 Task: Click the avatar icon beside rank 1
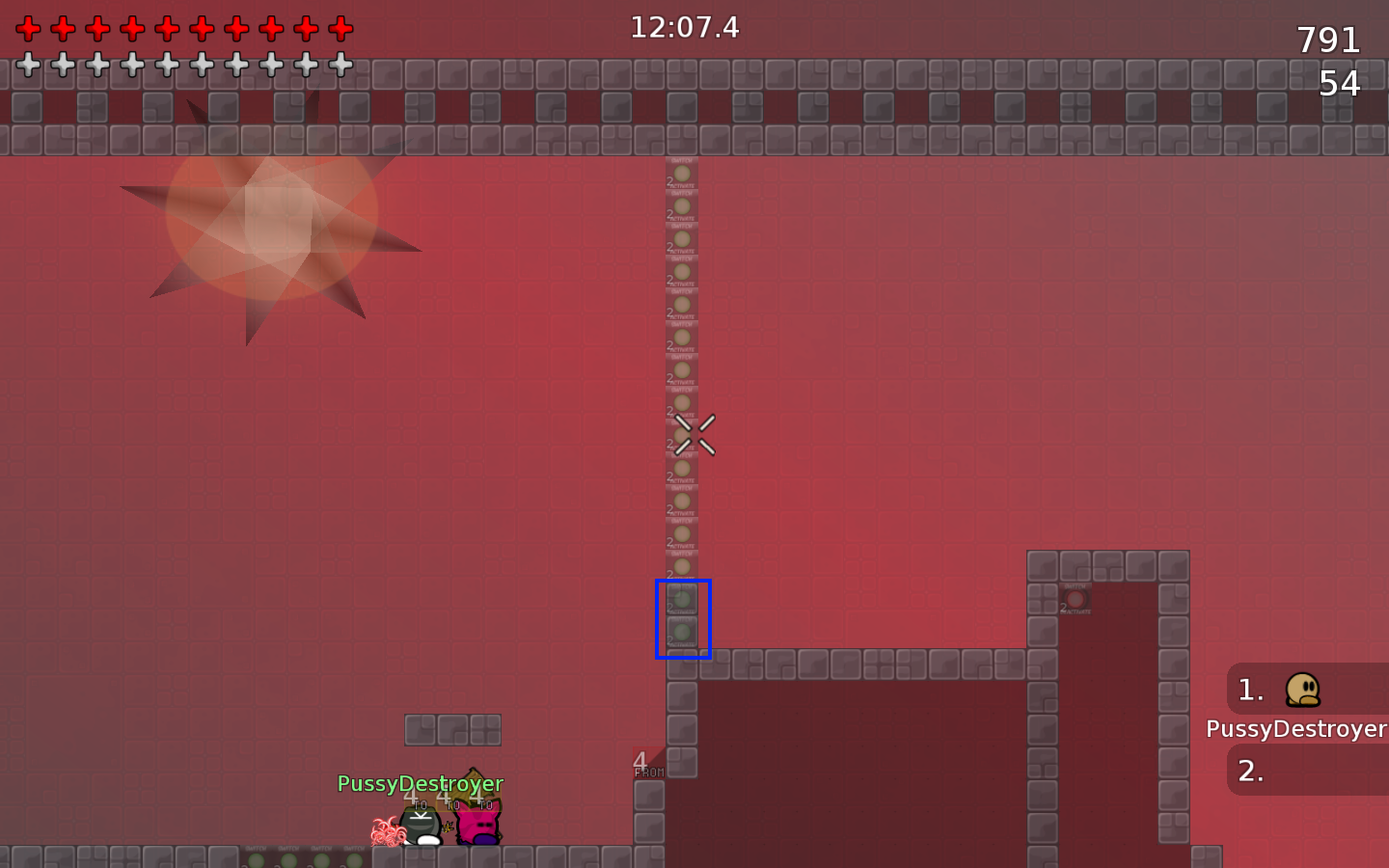point(1305,689)
